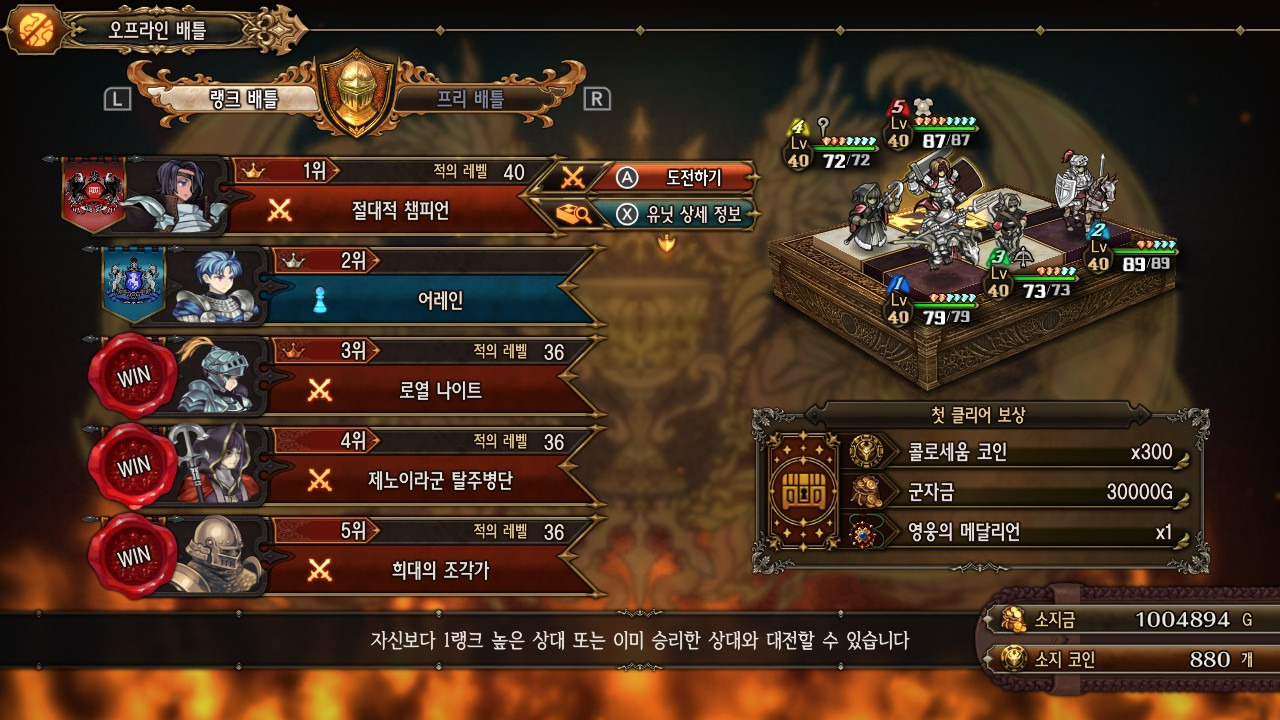The image size is (1280, 720).
Task: Open the 프리 배틀 tab
Action: click(470, 98)
